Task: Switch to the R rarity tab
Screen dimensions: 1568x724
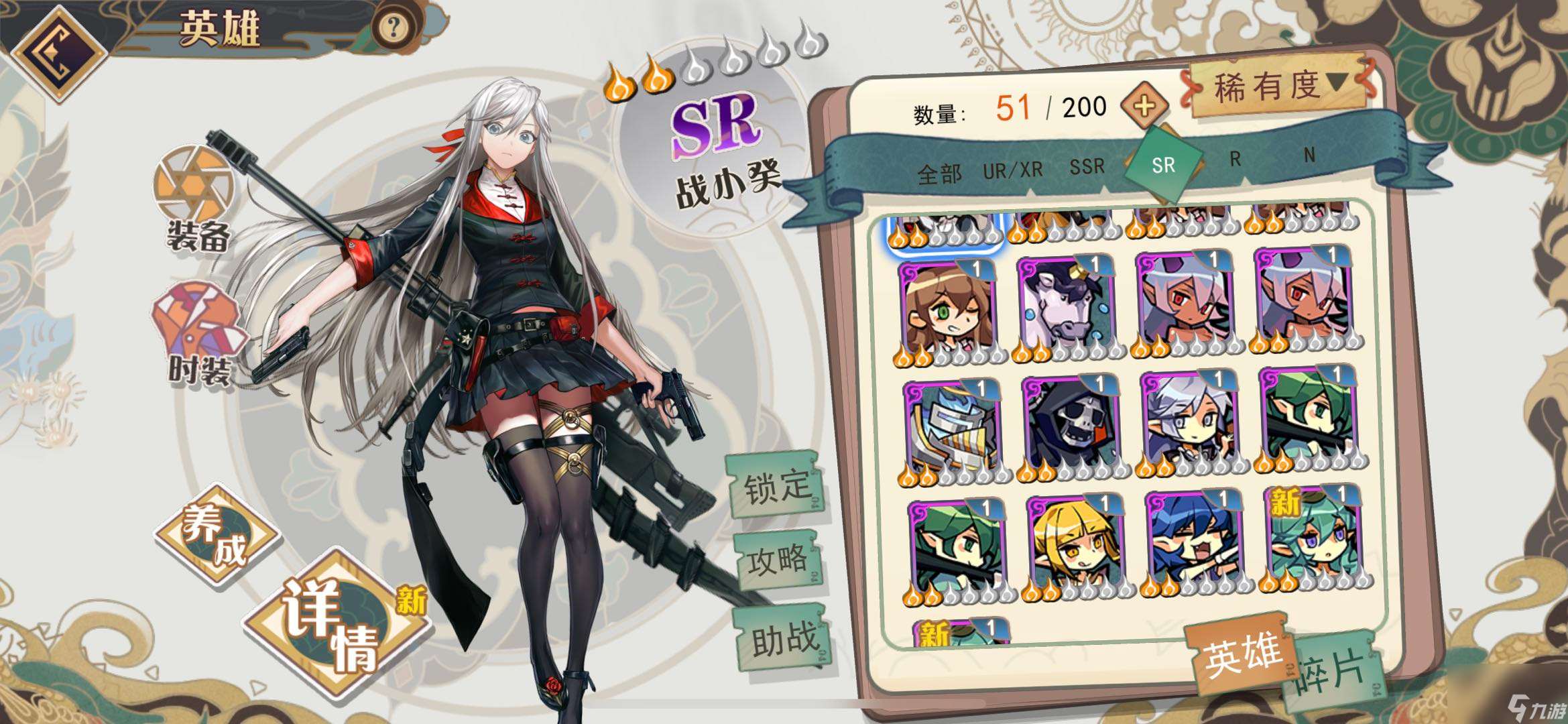Action: (1235, 159)
